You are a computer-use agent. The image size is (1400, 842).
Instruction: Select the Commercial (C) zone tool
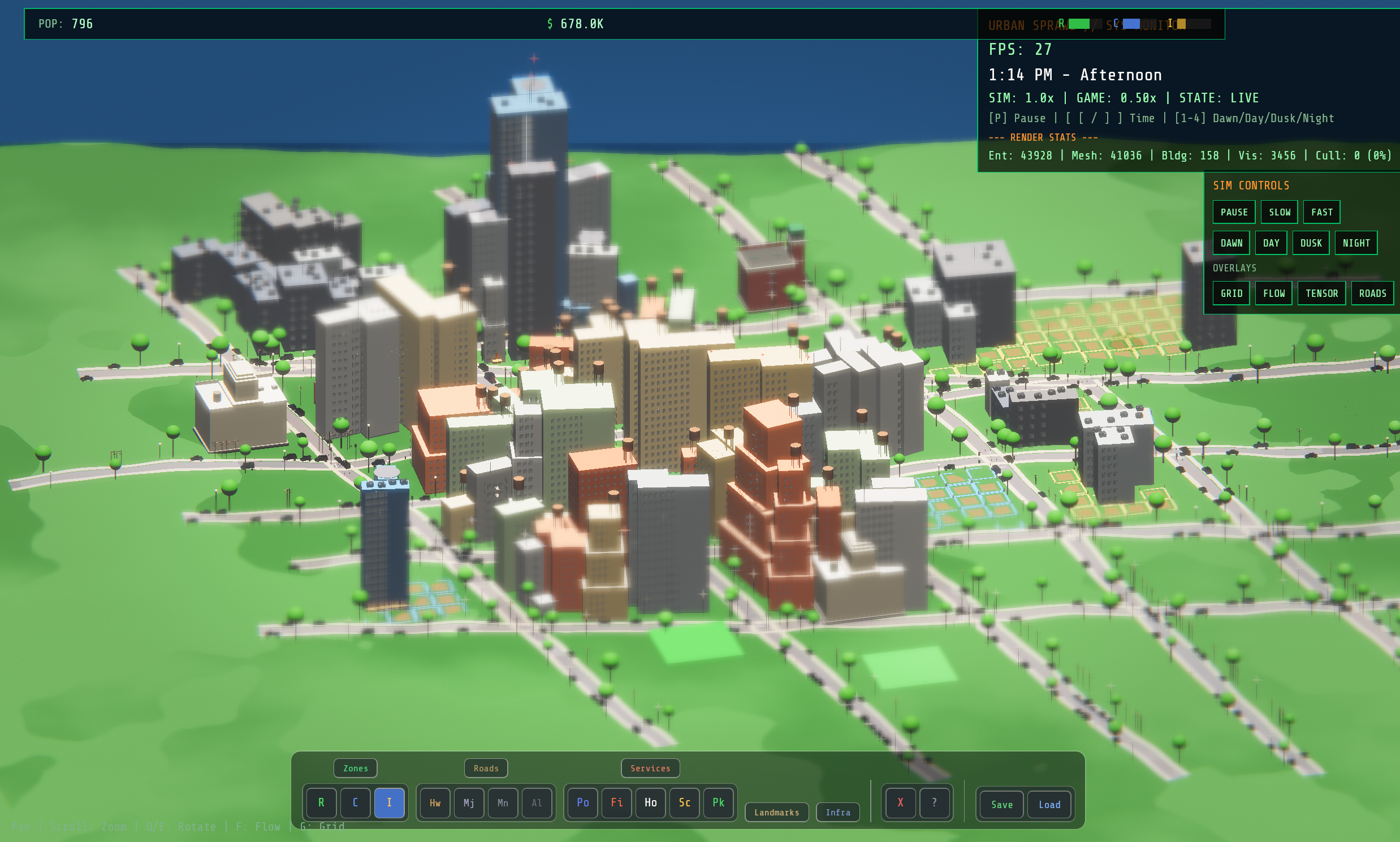point(355,803)
